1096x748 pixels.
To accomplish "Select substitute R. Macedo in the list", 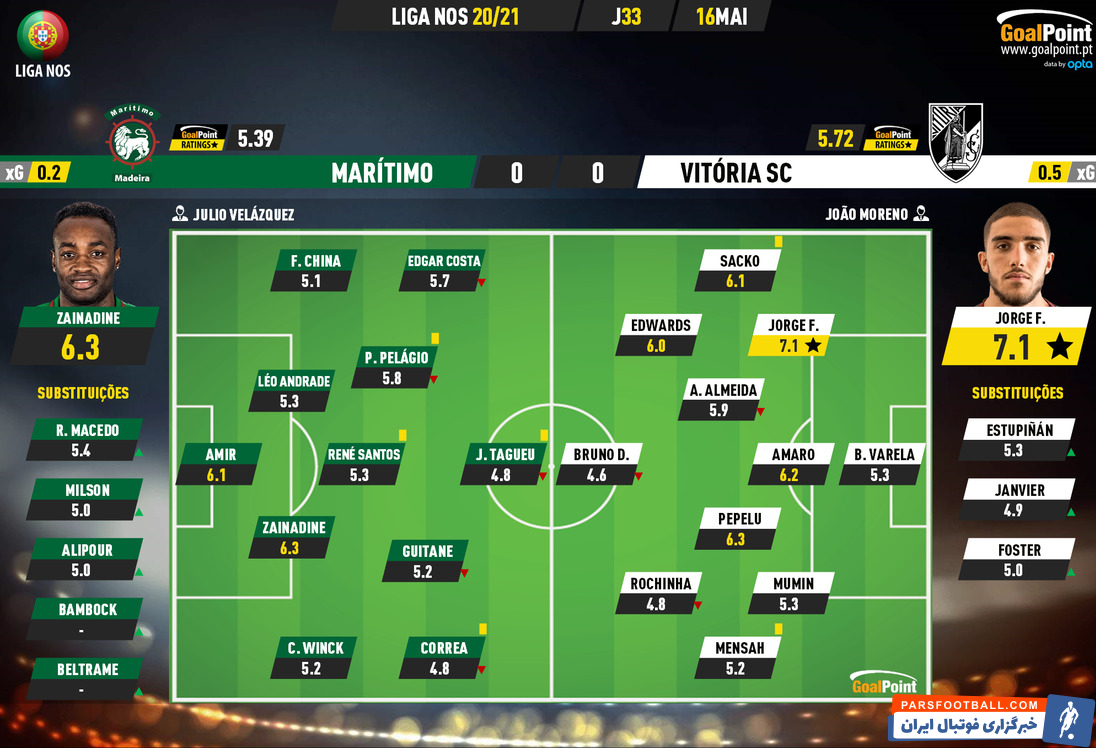I will pyautogui.click(x=87, y=440).
